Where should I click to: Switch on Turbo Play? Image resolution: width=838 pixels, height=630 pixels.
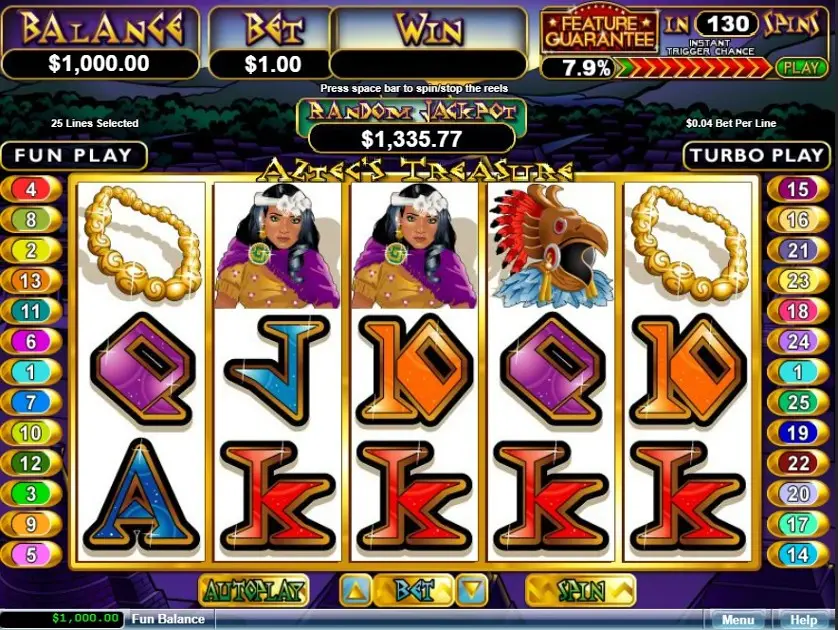pos(758,155)
